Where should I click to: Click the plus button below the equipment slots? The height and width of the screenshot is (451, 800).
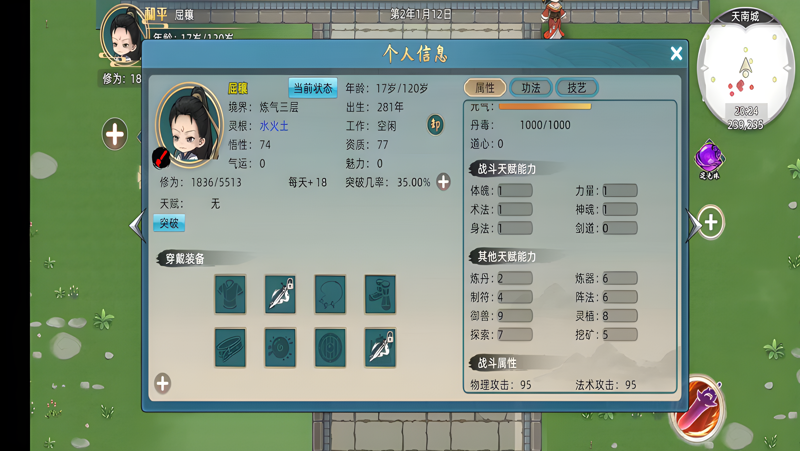pyautogui.click(x=162, y=383)
